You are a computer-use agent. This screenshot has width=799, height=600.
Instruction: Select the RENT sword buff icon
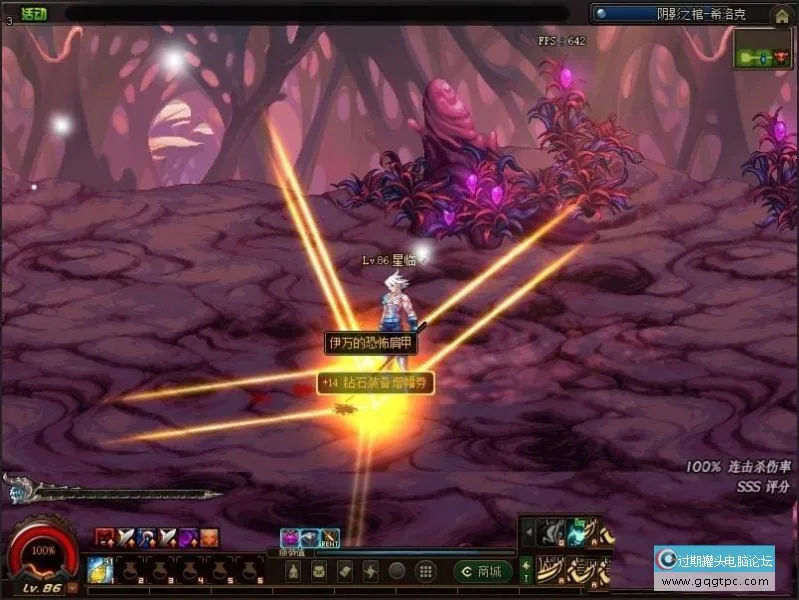[329, 538]
